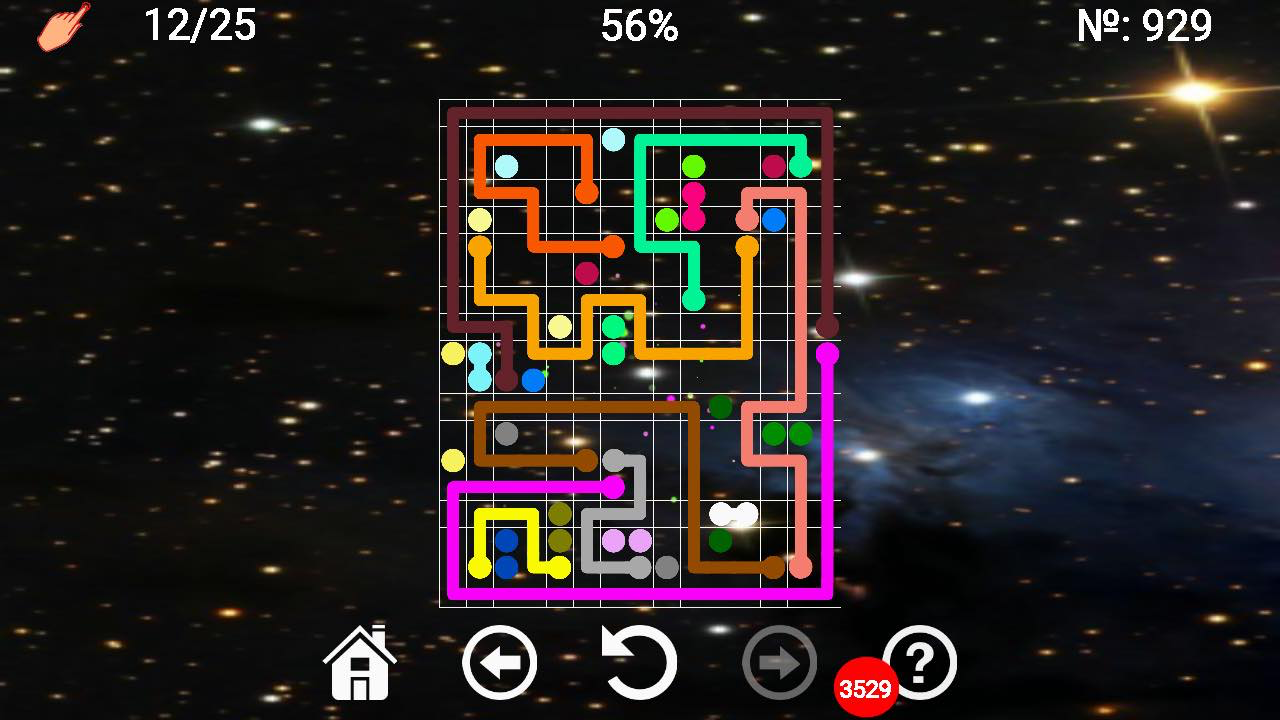Tap the magenta endpoint on the right edge
Image resolution: width=1280 pixels, height=720 pixels.
(x=826, y=352)
